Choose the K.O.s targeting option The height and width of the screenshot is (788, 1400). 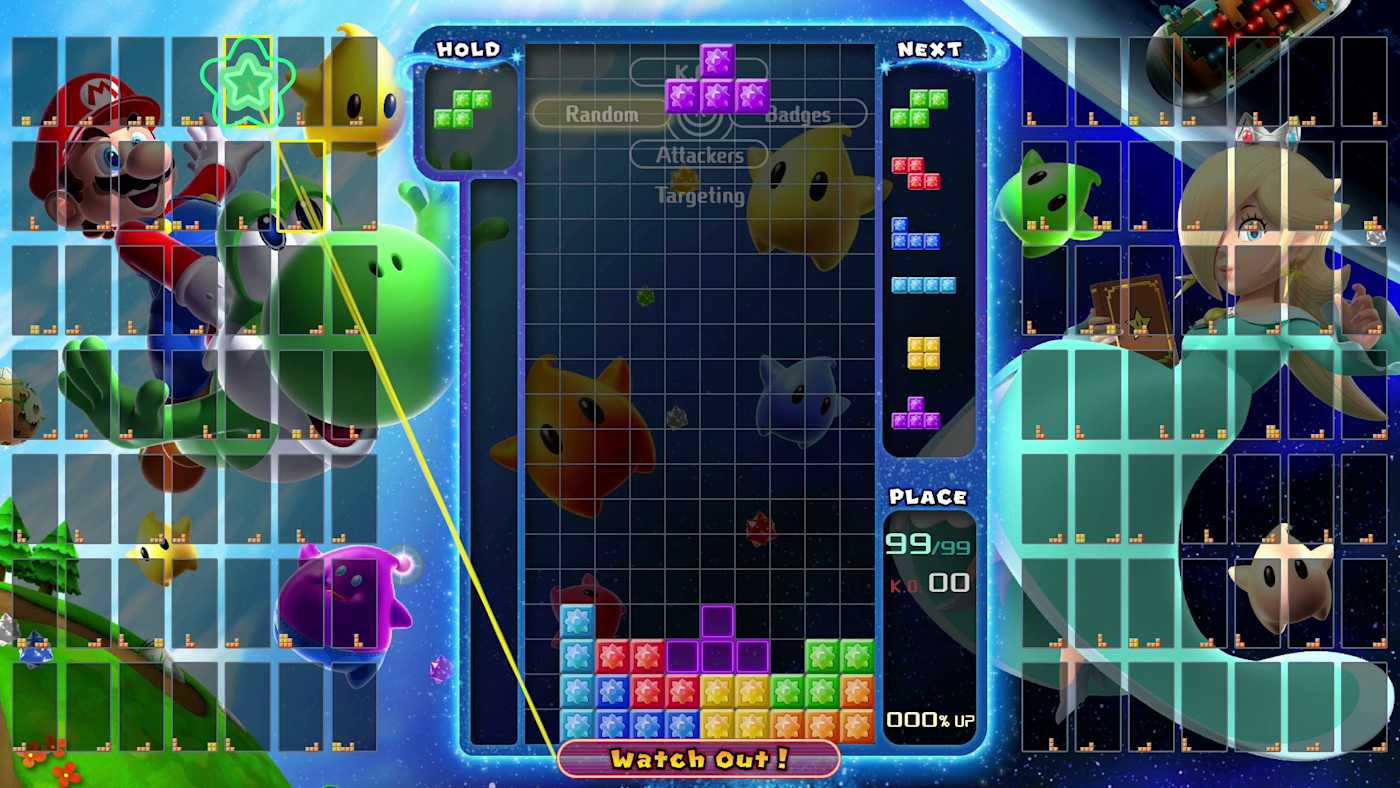699,69
